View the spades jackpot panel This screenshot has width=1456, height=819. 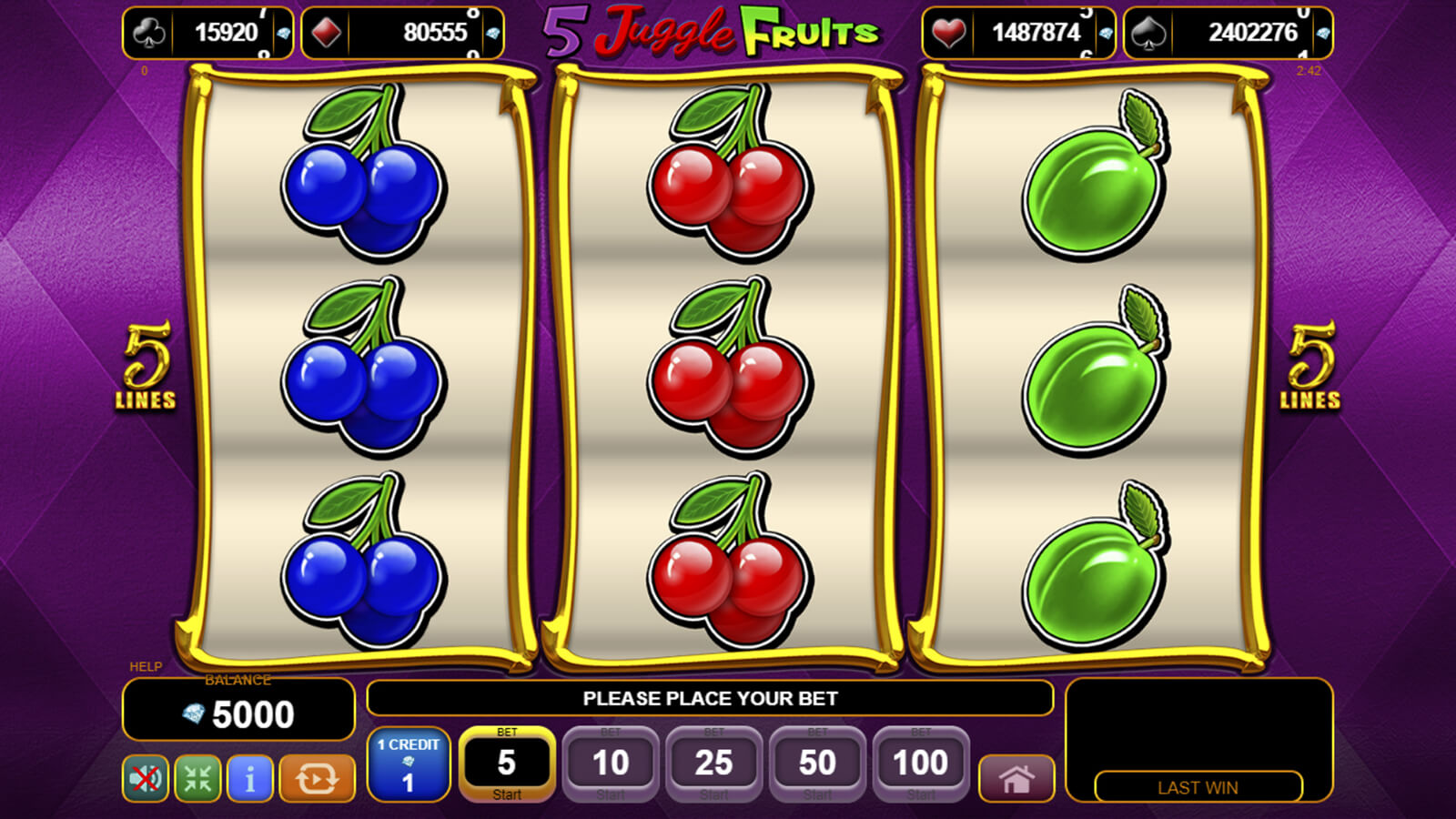pyautogui.click(x=1228, y=33)
